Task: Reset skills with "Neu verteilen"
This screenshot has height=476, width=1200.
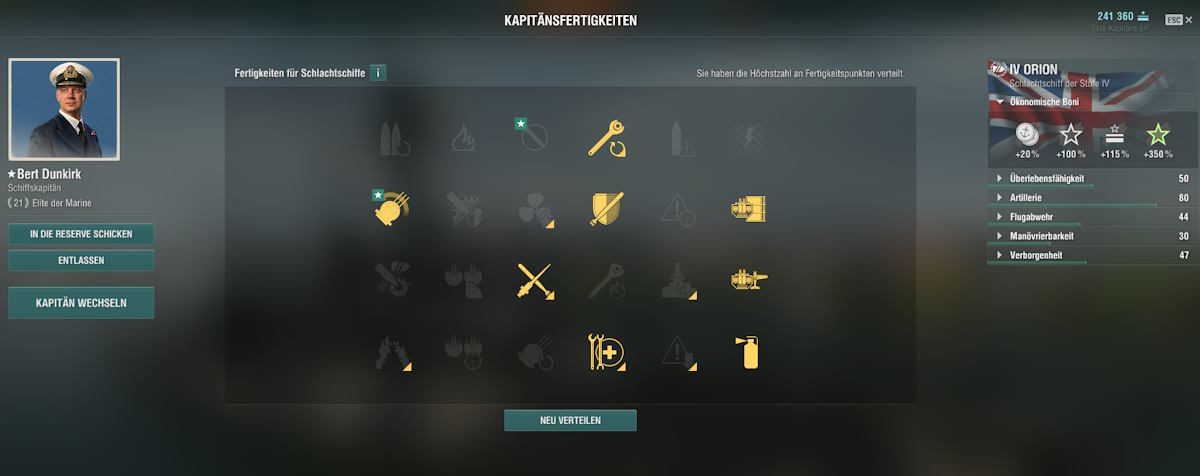Action: point(570,420)
